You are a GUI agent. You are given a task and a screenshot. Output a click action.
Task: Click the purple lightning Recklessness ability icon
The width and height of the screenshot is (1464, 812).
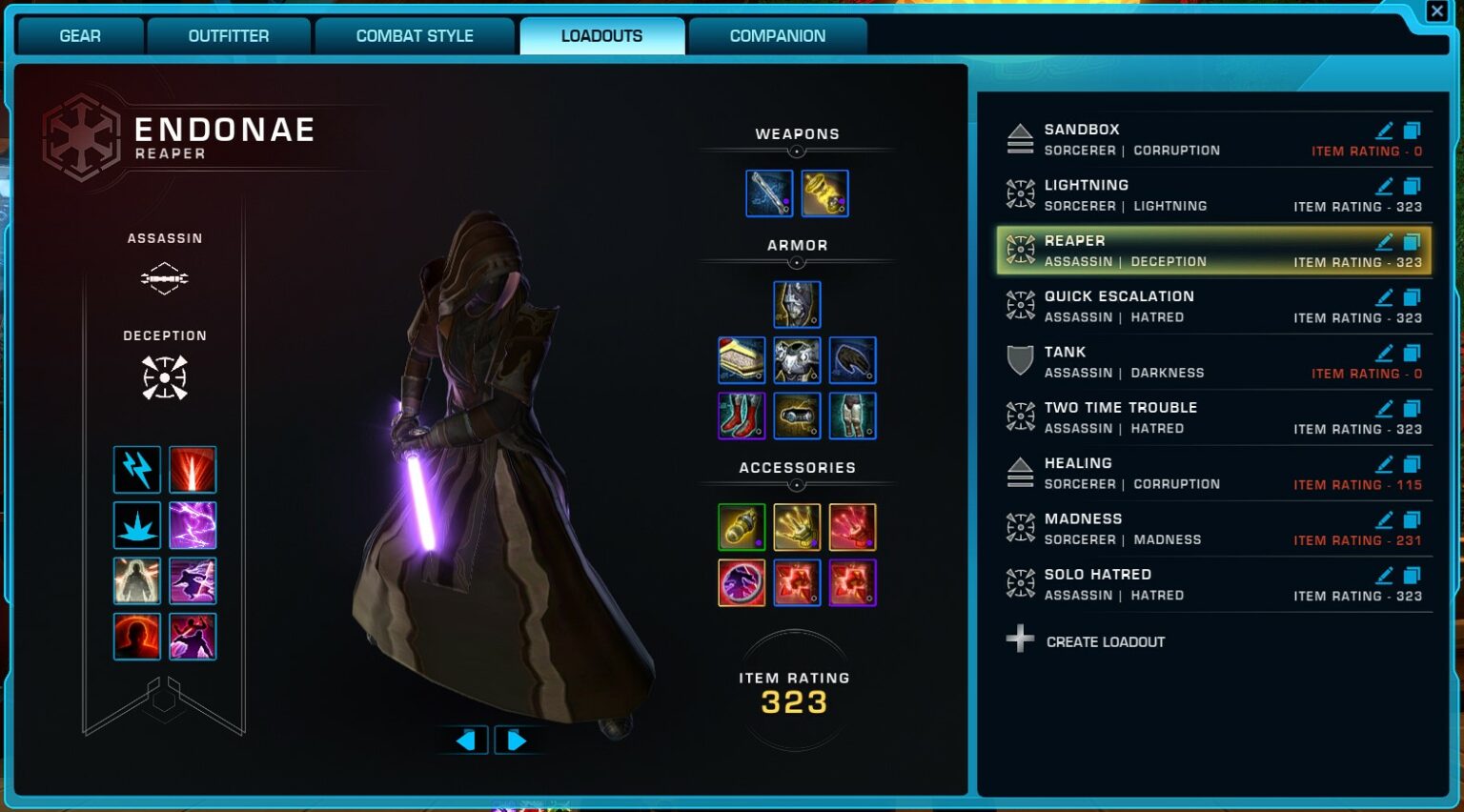[193, 525]
